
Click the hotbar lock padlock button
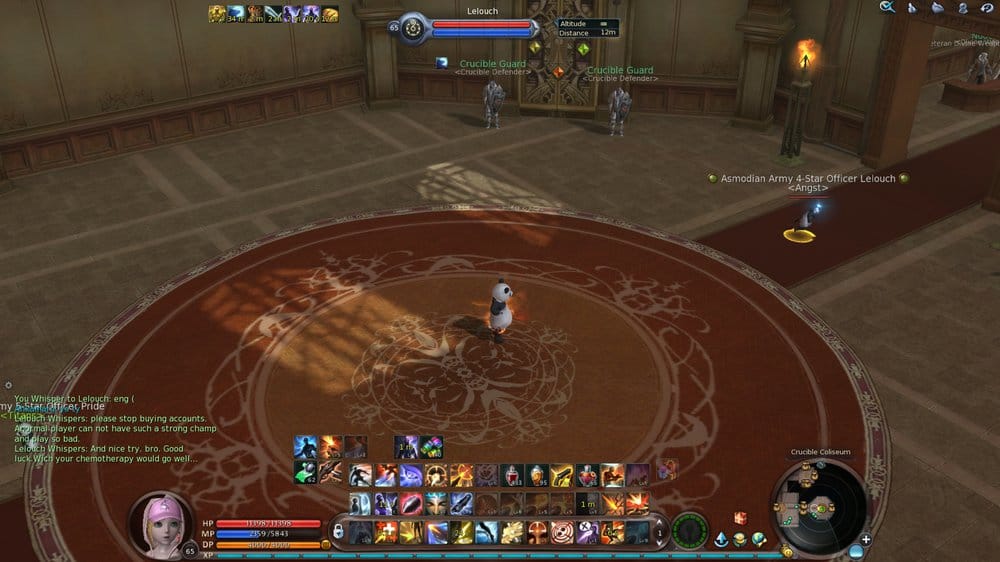339,530
